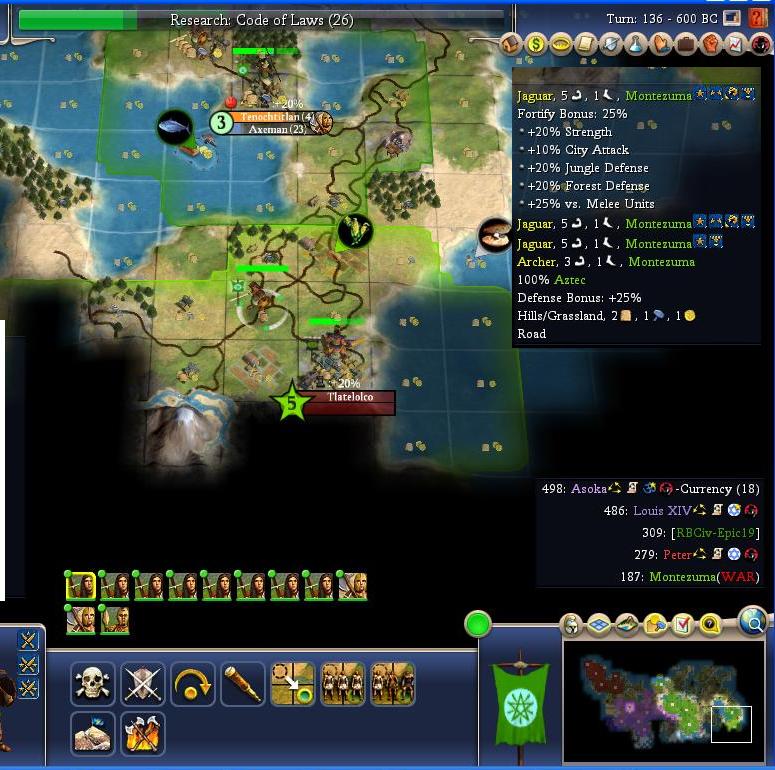Image resolution: width=775 pixels, height=770 pixels.
Task: Select the spyglass sentry command
Action: [x=243, y=684]
